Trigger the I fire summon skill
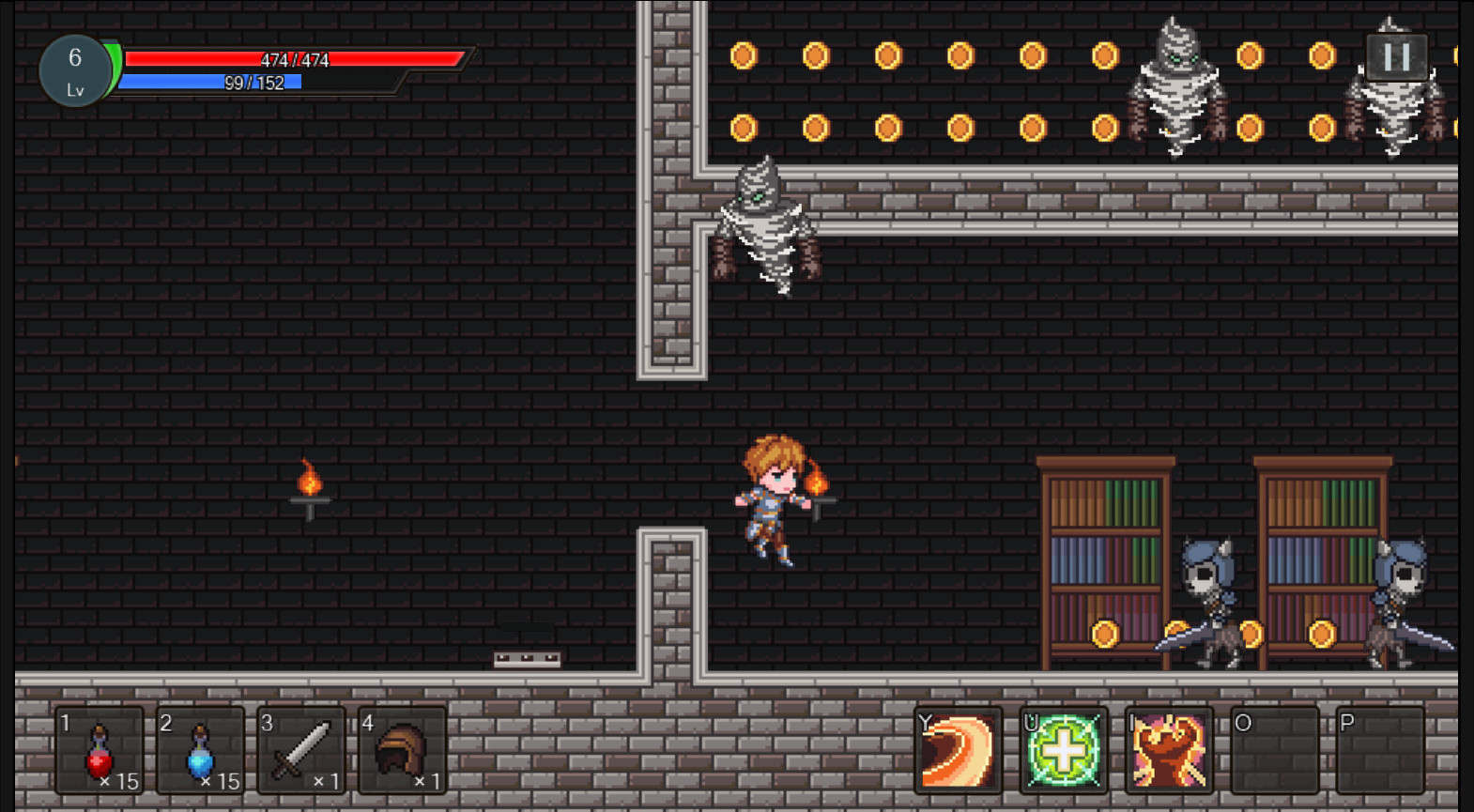Image resolution: width=1474 pixels, height=812 pixels. pyautogui.click(x=1169, y=751)
